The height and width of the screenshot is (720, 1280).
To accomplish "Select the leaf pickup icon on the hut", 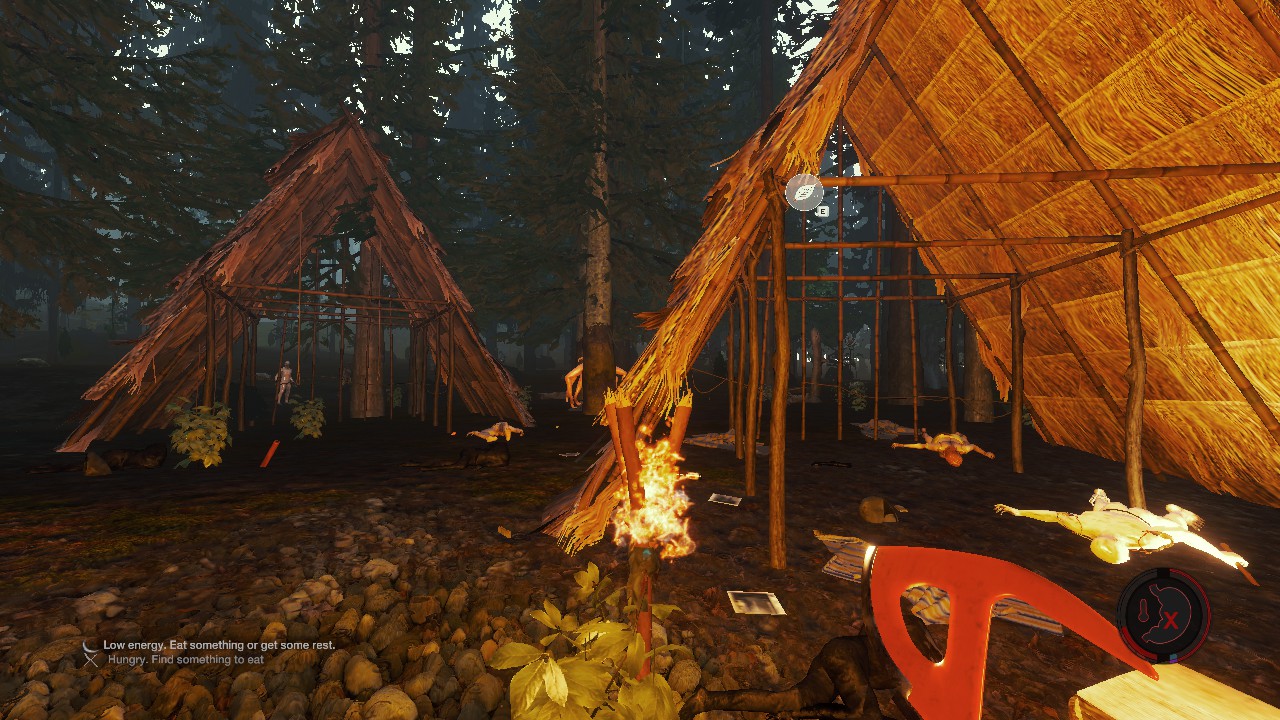I will [x=804, y=192].
